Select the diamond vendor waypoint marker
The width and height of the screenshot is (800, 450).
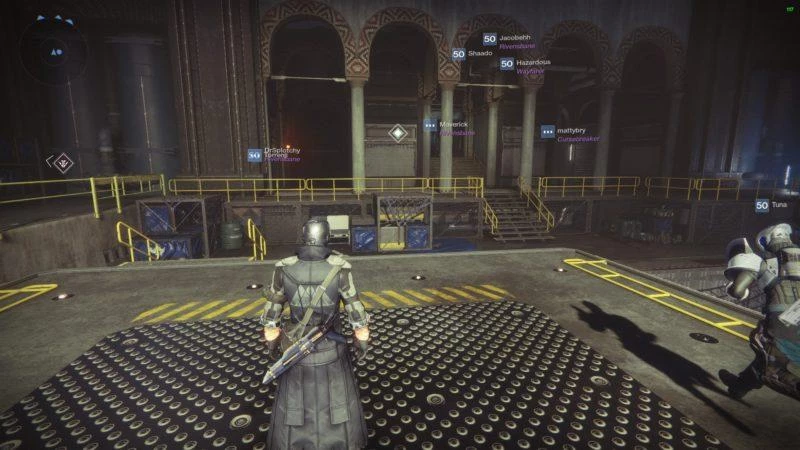coord(398,132)
